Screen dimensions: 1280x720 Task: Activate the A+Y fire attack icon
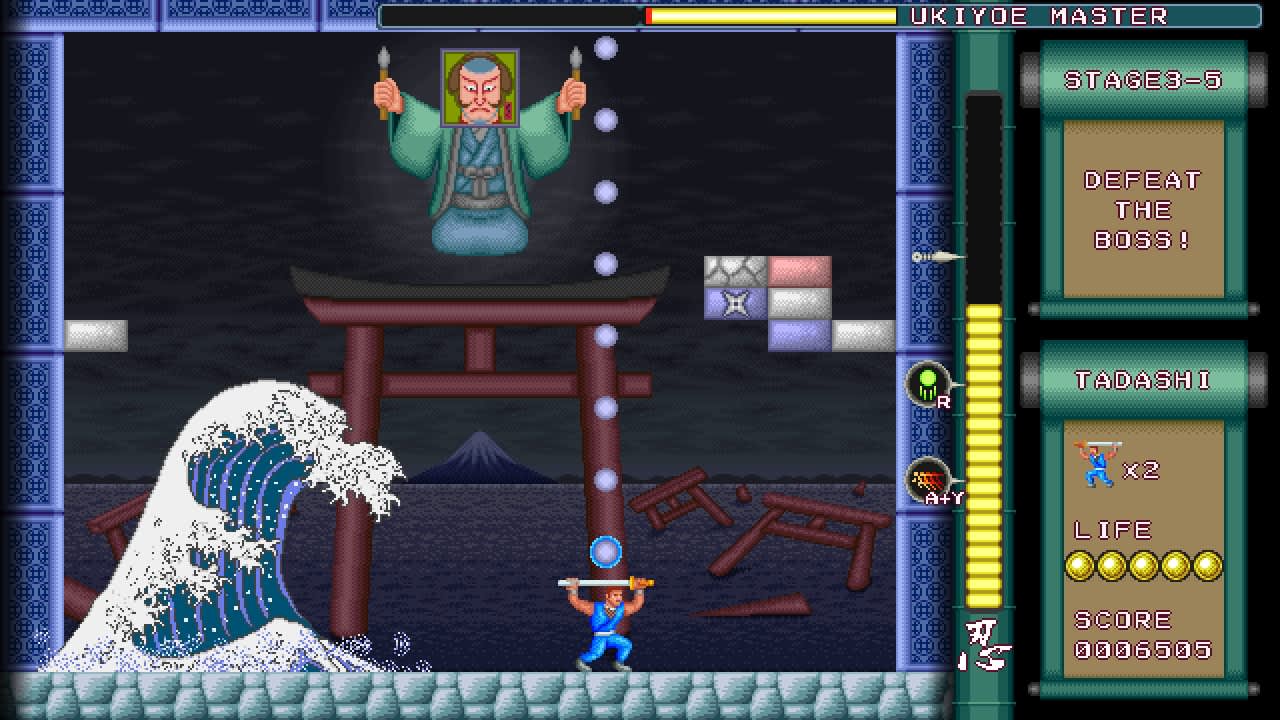(928, 478)
